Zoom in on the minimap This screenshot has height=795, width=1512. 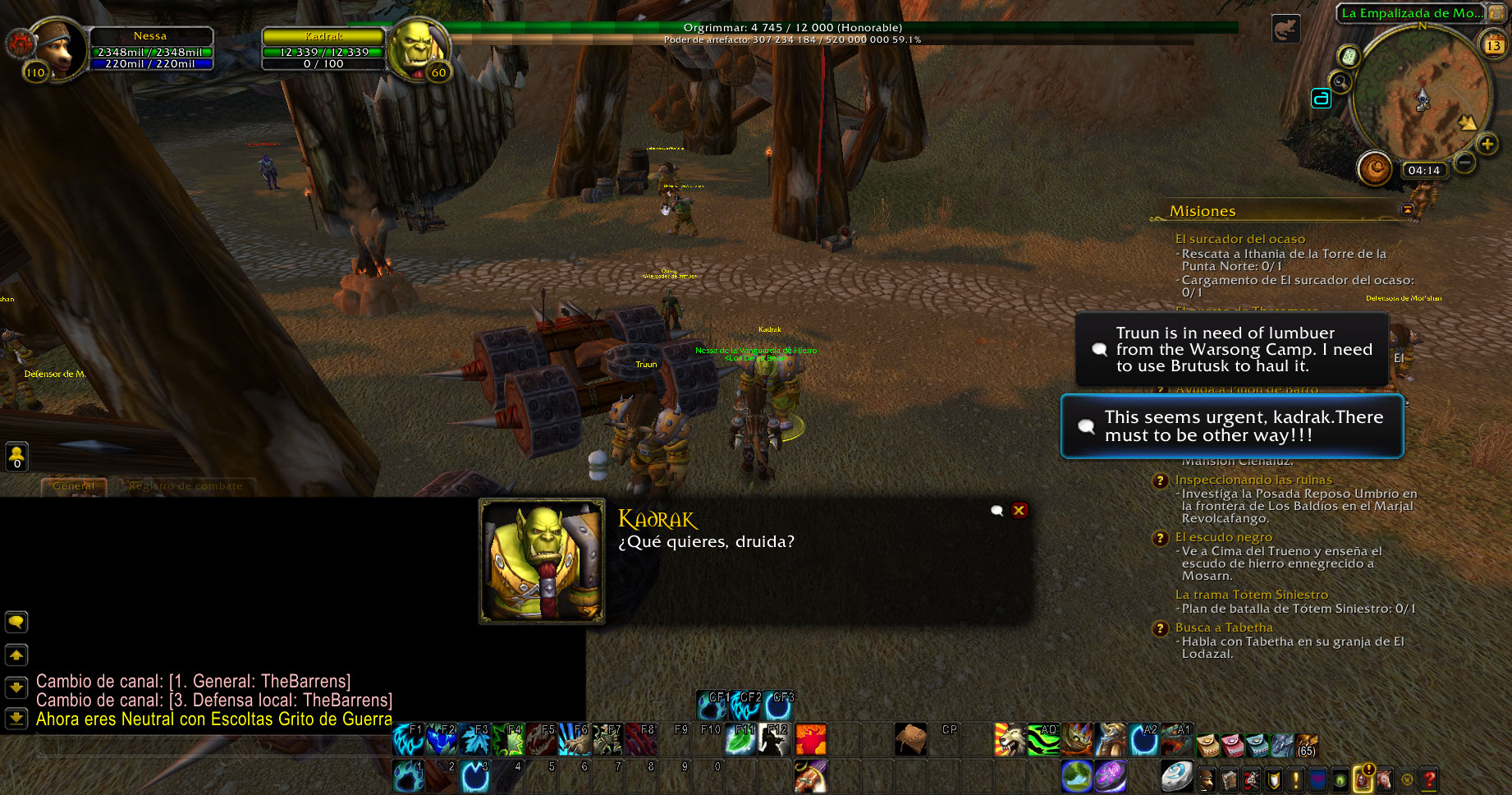(x=1487, y=145)
